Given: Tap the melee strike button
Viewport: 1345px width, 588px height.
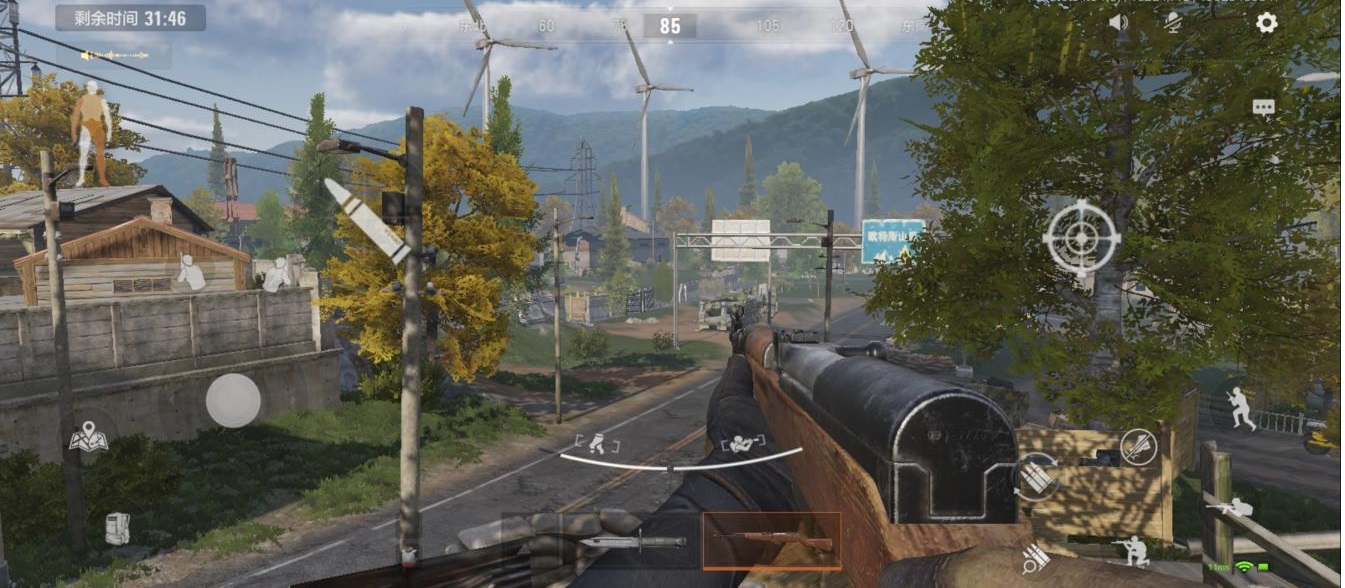Looking at the screenshot, I should (x=1138, y=447).
